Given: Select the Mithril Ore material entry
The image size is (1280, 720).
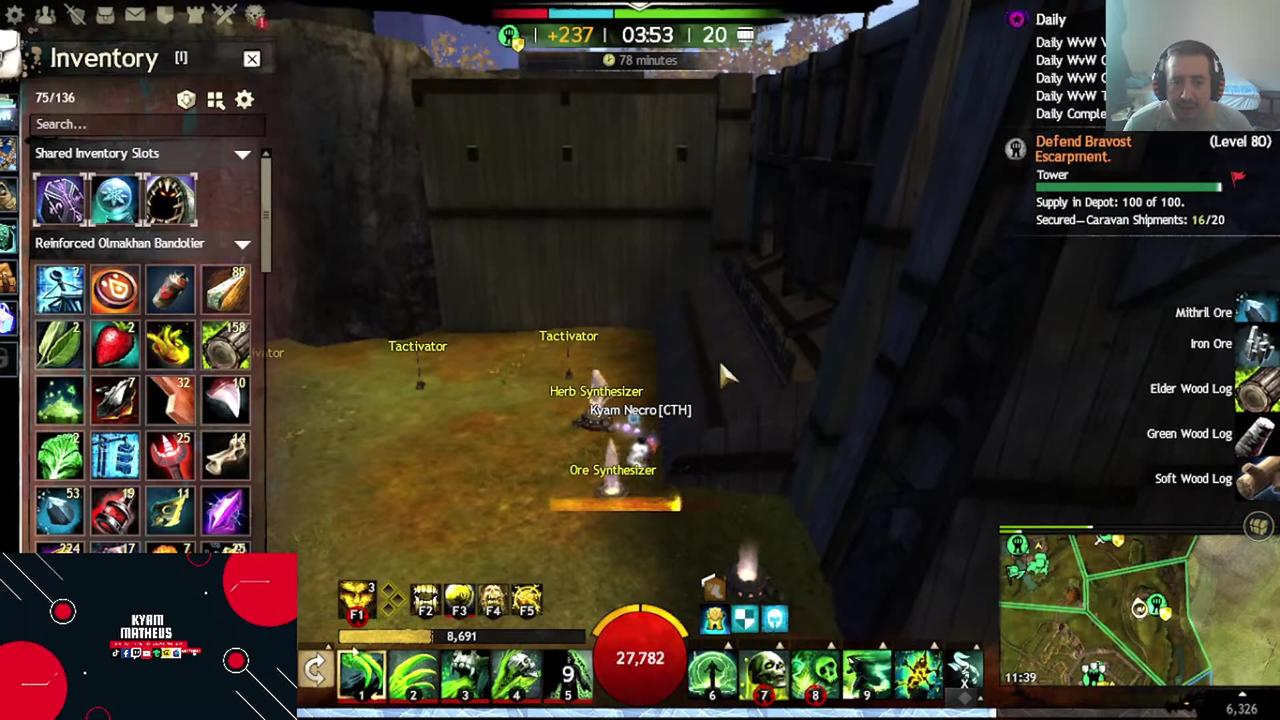Looking at the screenshot, I should [1204, 312].
